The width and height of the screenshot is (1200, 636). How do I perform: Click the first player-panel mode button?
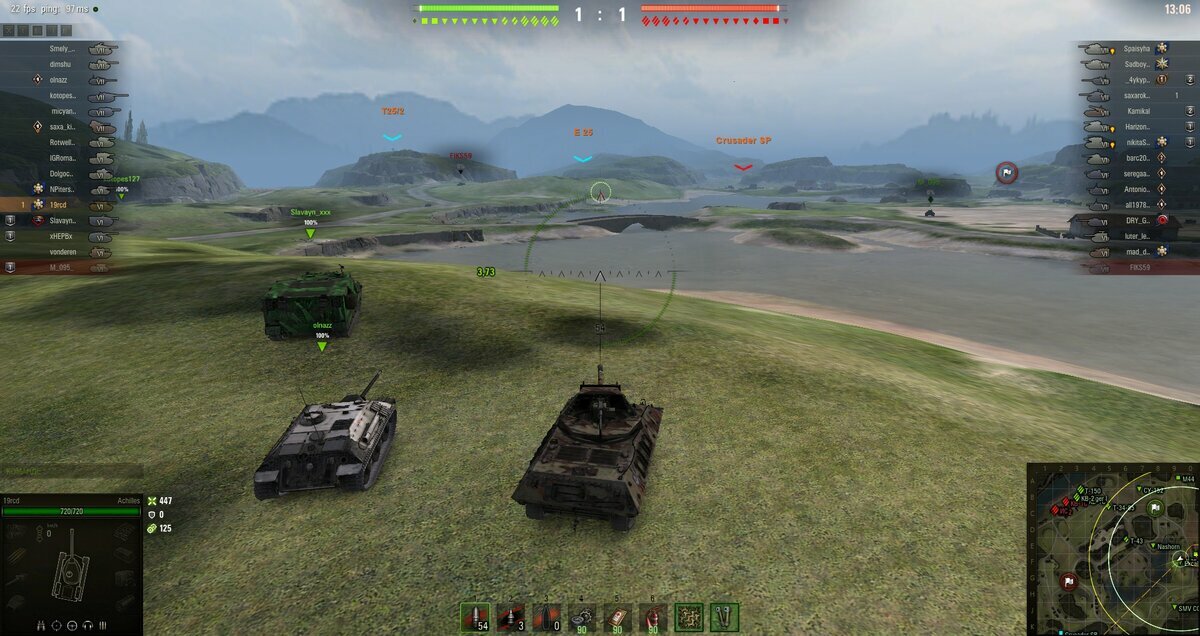coord(9,31)
